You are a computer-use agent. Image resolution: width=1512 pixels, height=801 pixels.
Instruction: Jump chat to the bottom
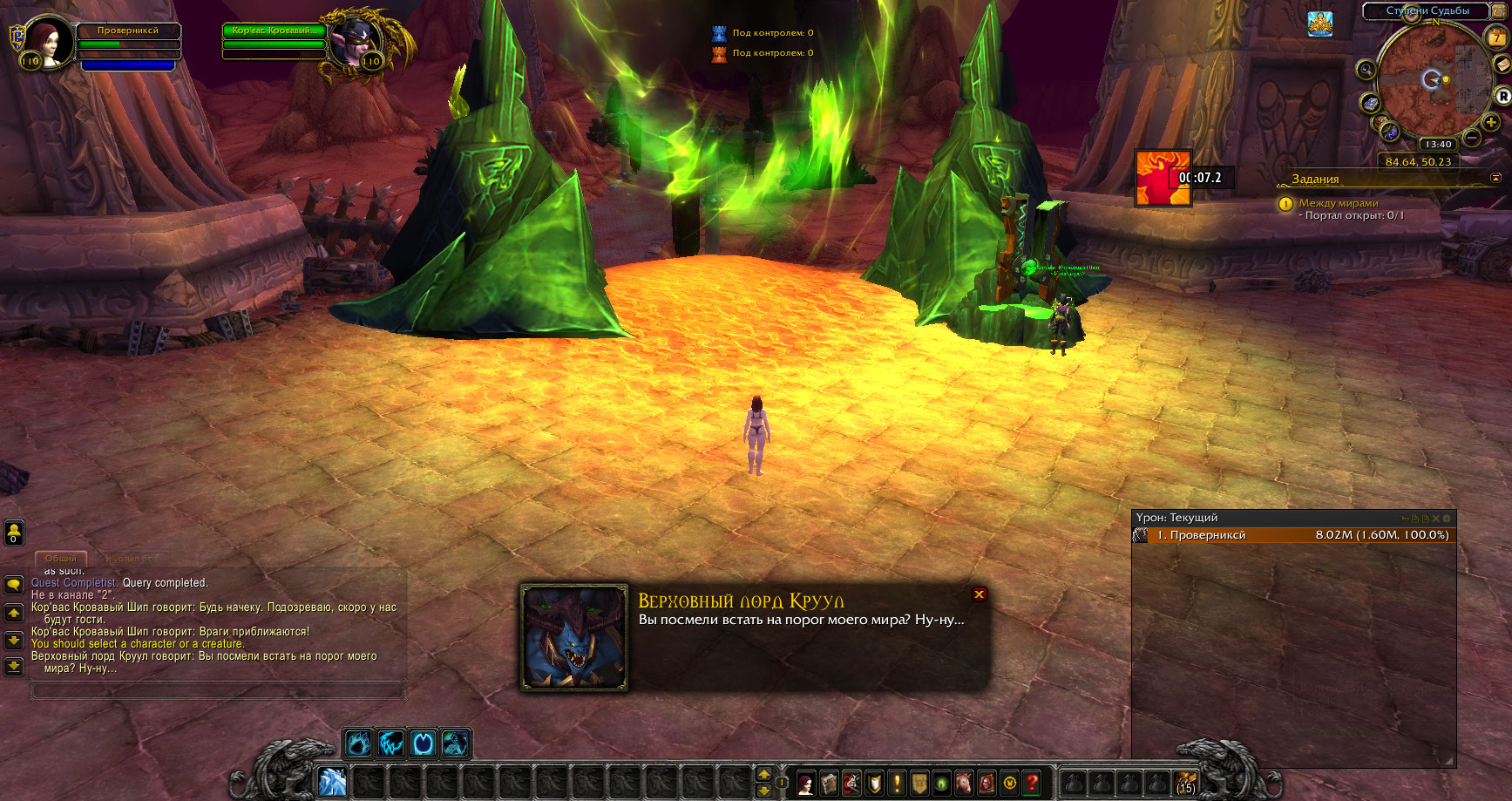point(14,667)
